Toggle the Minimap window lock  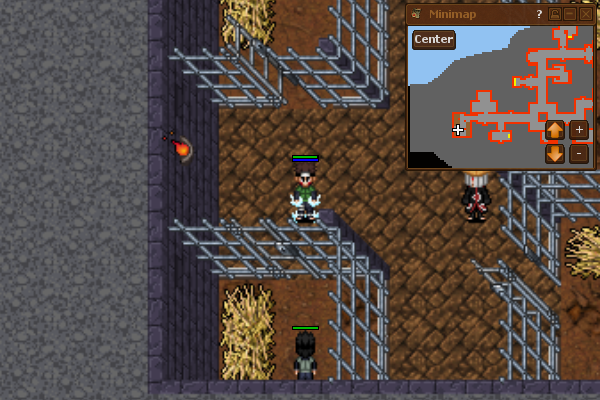click(555, 14)
